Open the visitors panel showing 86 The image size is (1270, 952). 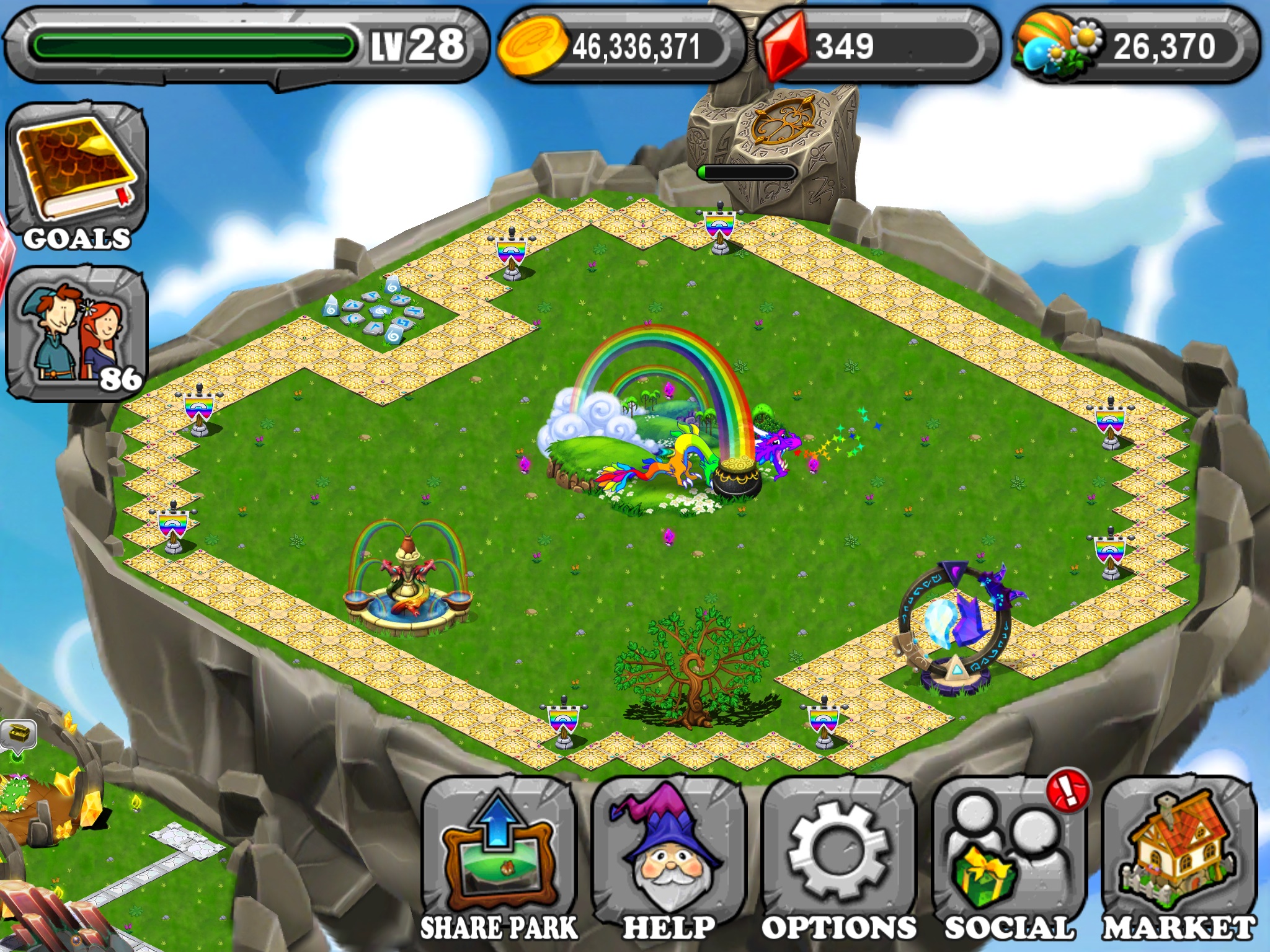[x=76, y=333]
